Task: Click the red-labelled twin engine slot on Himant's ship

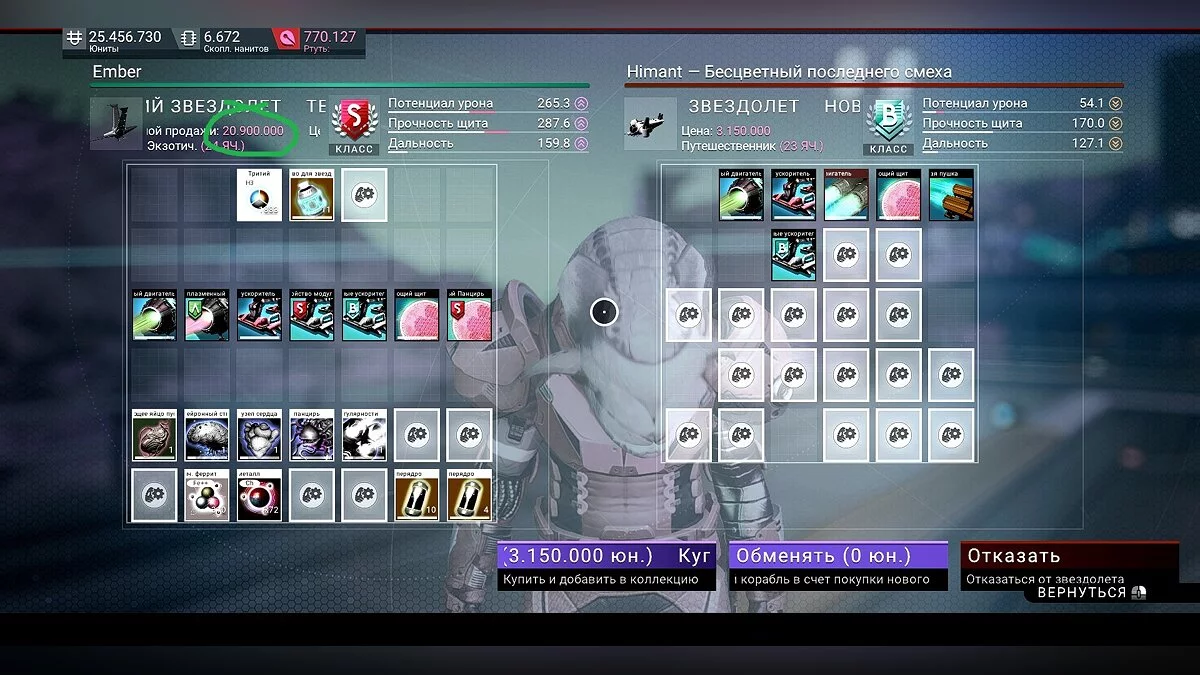Action: tap(846, 195)
